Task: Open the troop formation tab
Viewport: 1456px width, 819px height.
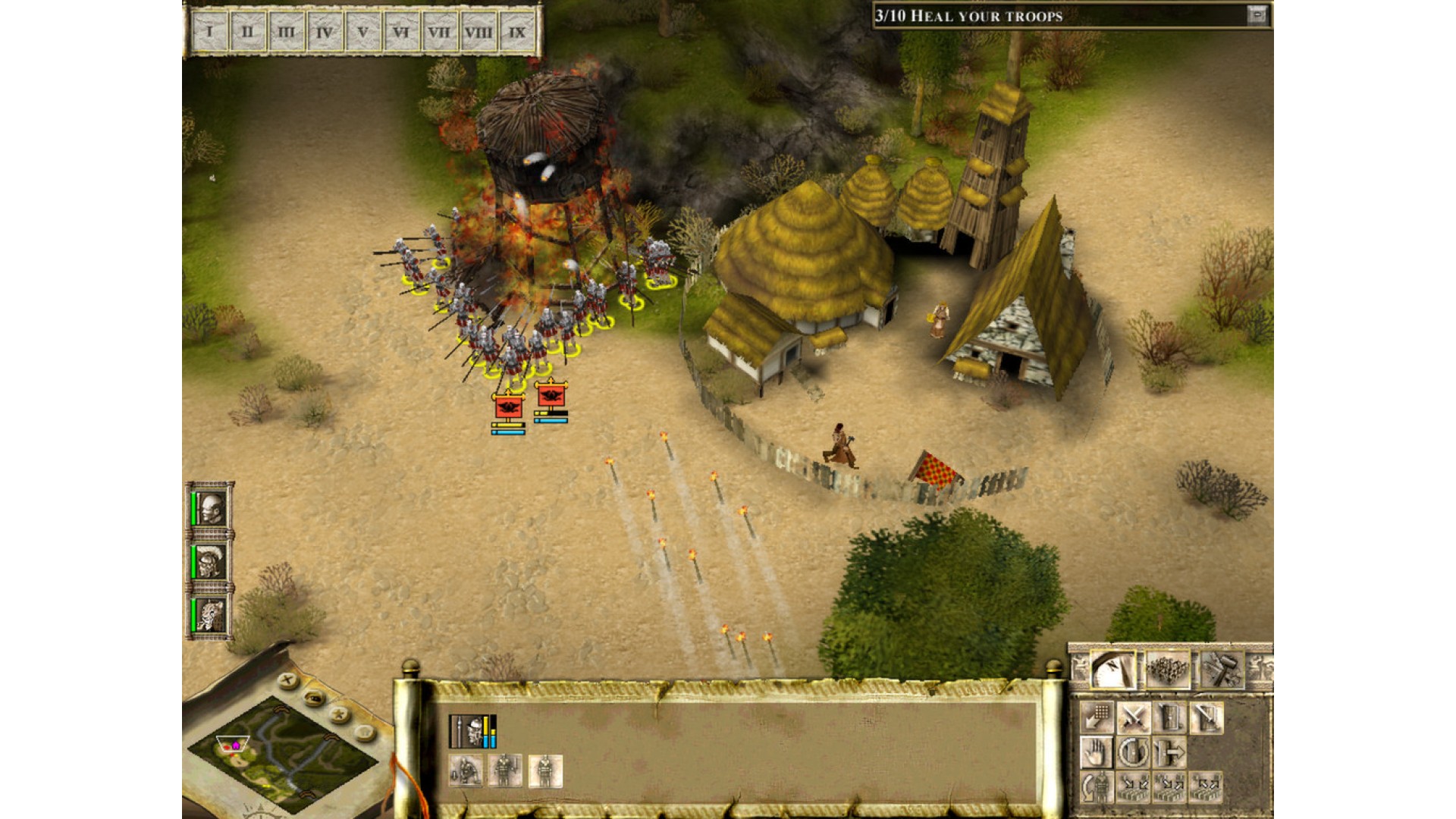Action: tap(1168, 670)
